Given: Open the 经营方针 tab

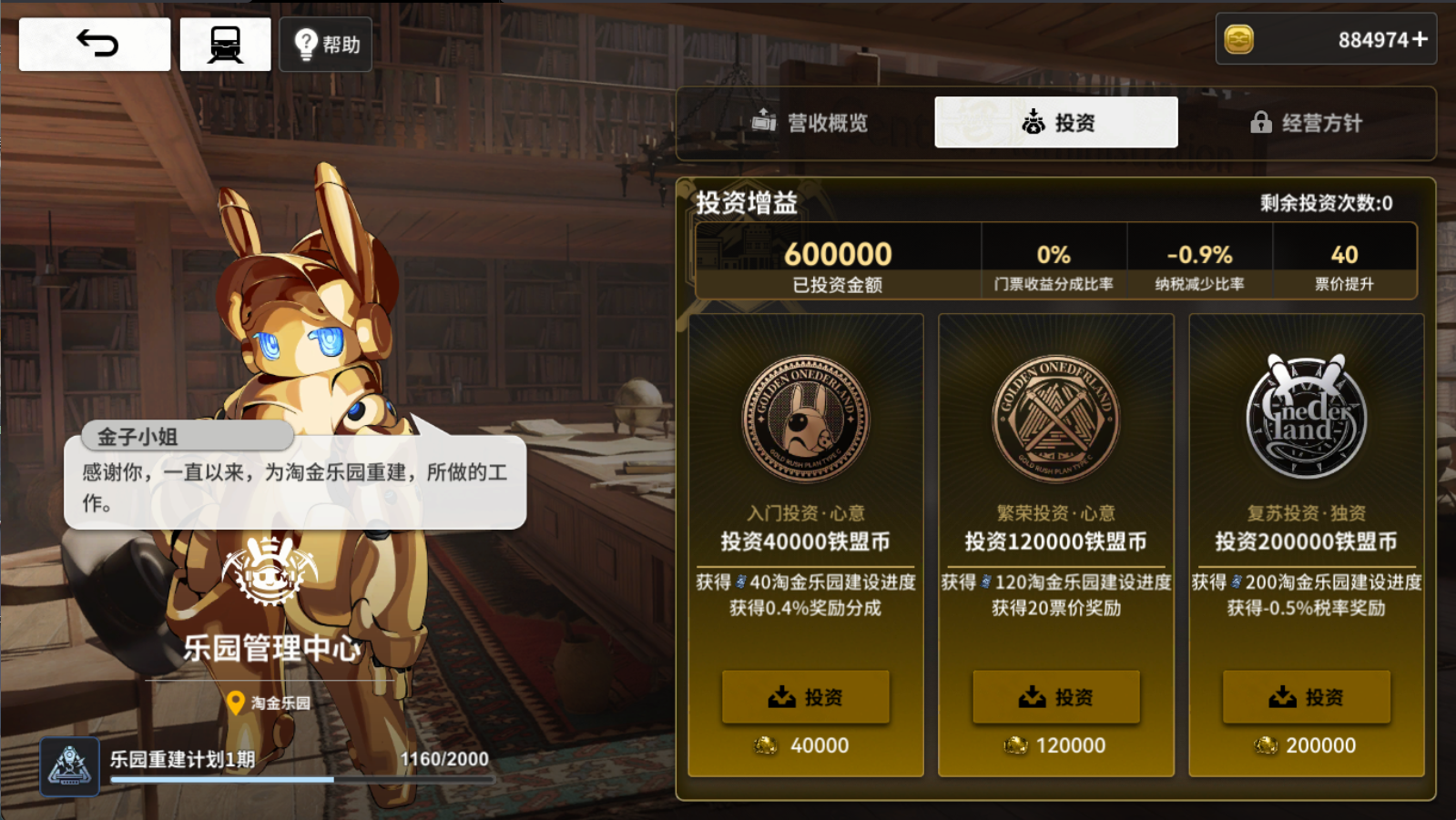Looking at the screenshot, I should (1307, 123).
